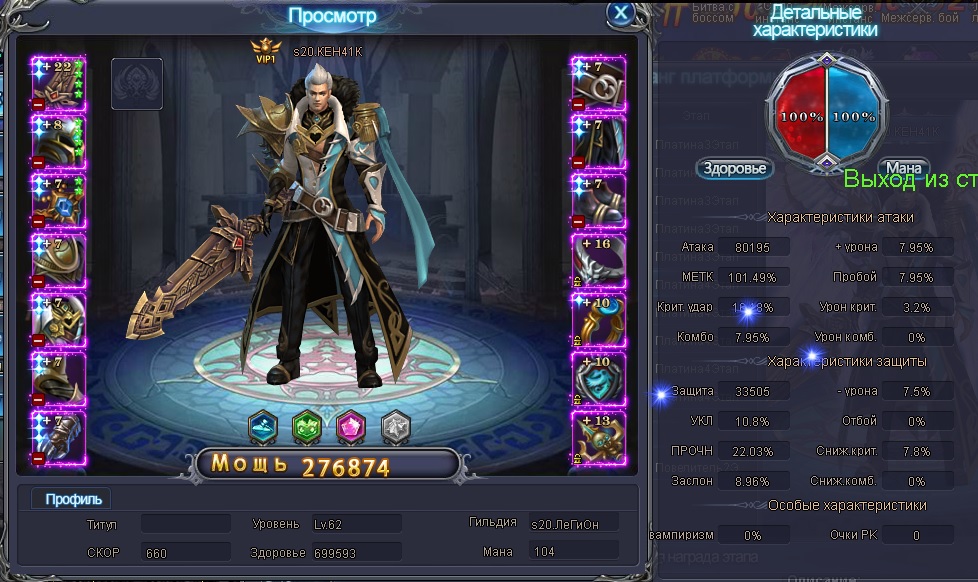This screenshot has width=978, height=582.
Task: Click the blue hexagon gem icon
Action: point(263,426)
